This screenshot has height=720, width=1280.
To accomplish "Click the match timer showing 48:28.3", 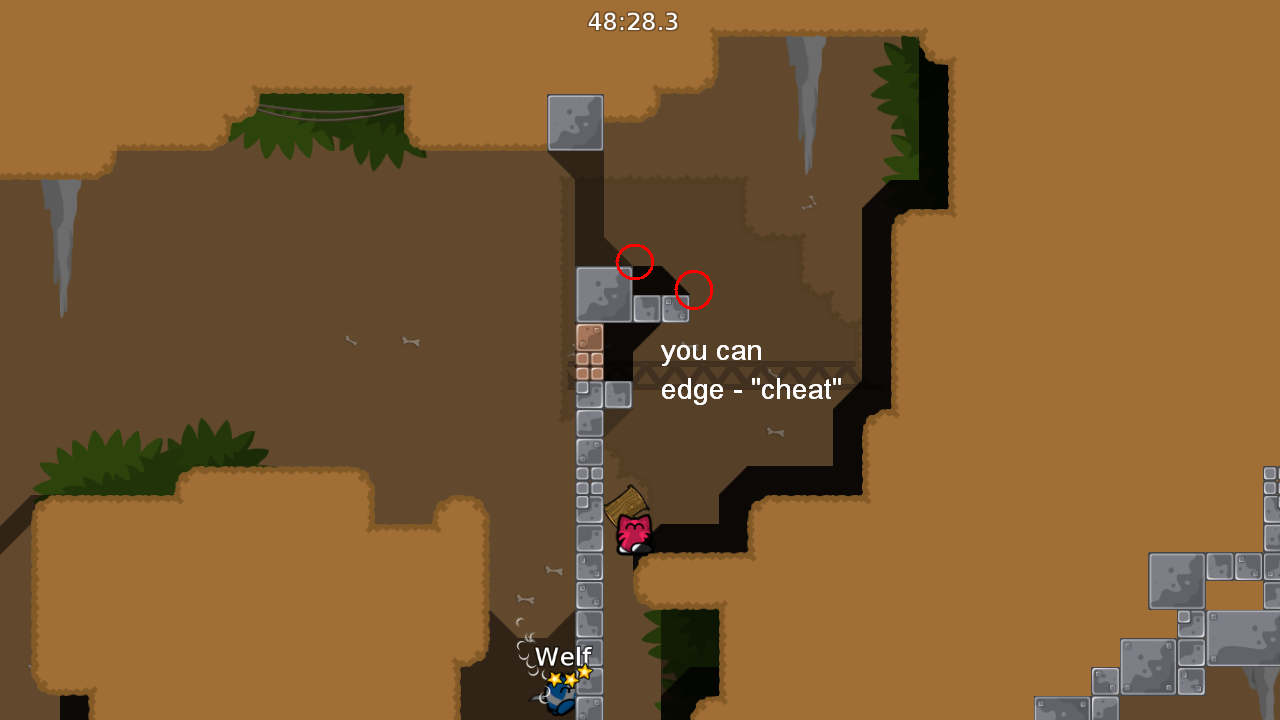I will (x=633, y=21).
